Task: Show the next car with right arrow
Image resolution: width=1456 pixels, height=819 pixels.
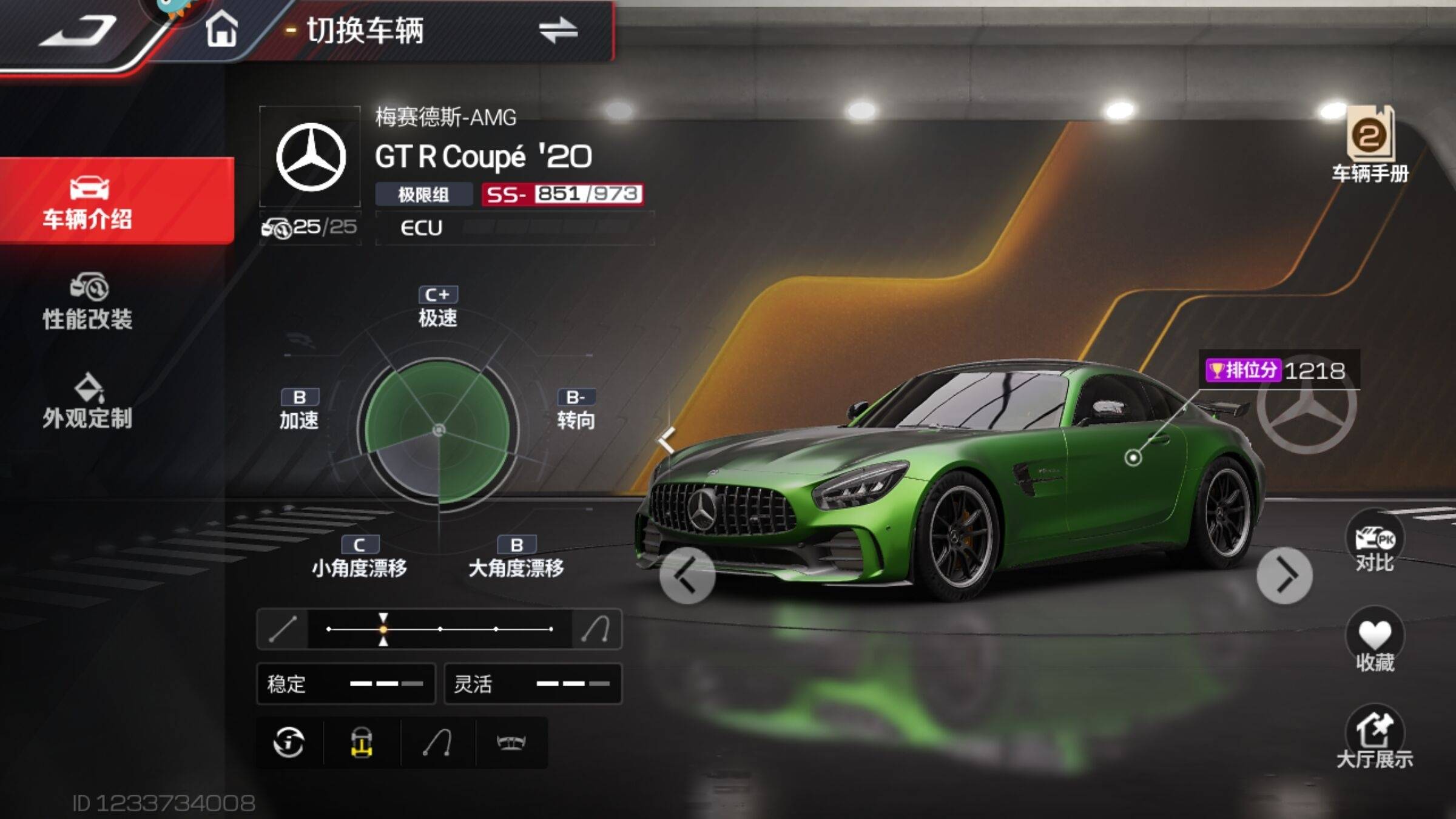Action: coord(1284,575)
